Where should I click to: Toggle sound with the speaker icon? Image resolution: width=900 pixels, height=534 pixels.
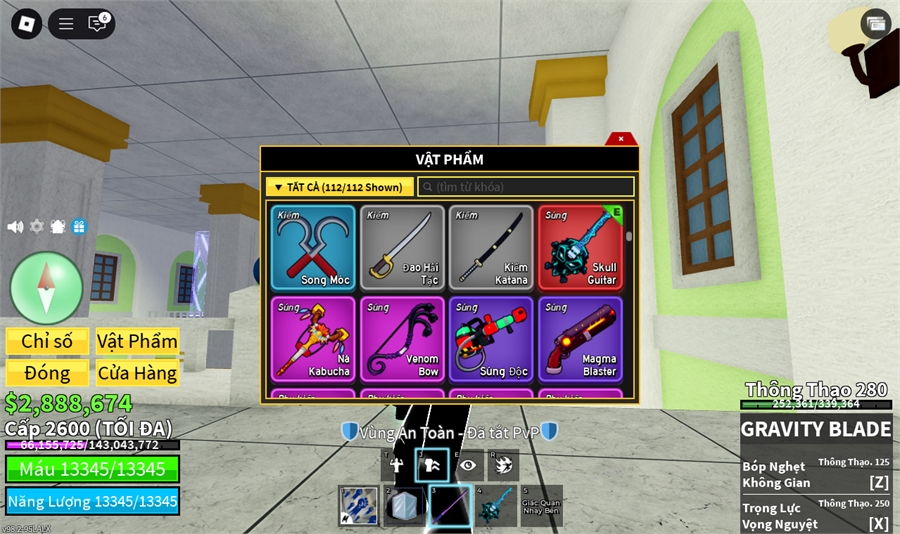click(15, 227)
